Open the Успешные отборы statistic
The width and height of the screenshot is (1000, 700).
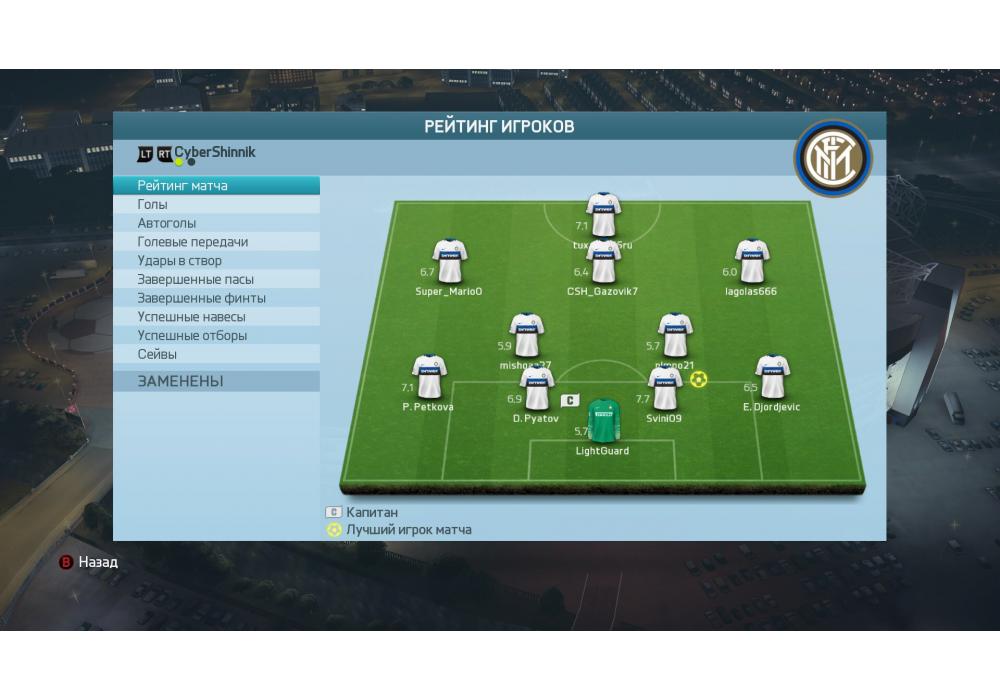point(216,336)
